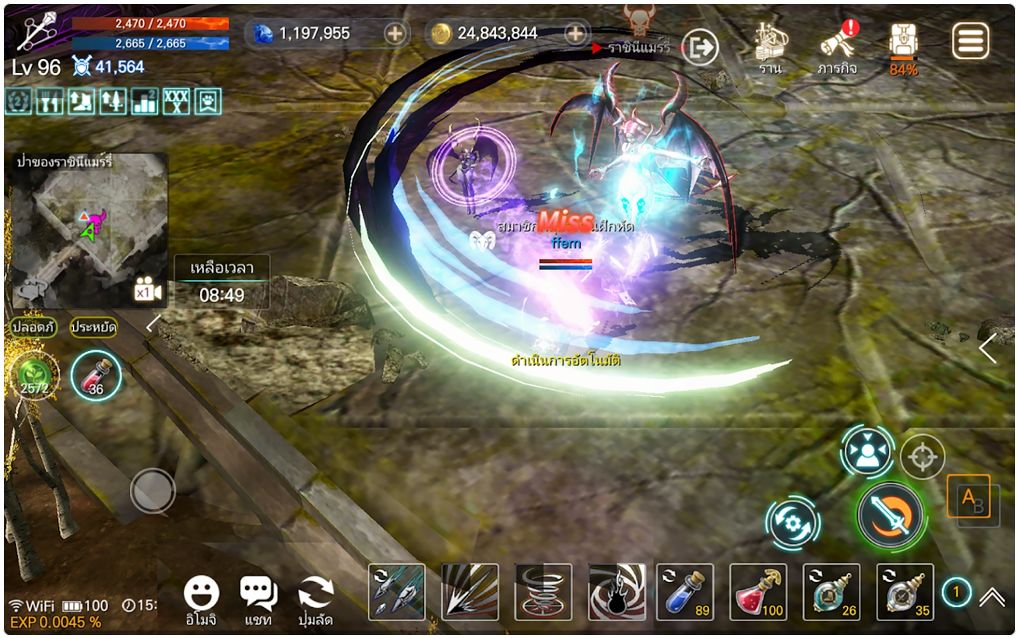Expand the skill bar with double-chevron arrow
1019x639 pixels.
point(991,597)
